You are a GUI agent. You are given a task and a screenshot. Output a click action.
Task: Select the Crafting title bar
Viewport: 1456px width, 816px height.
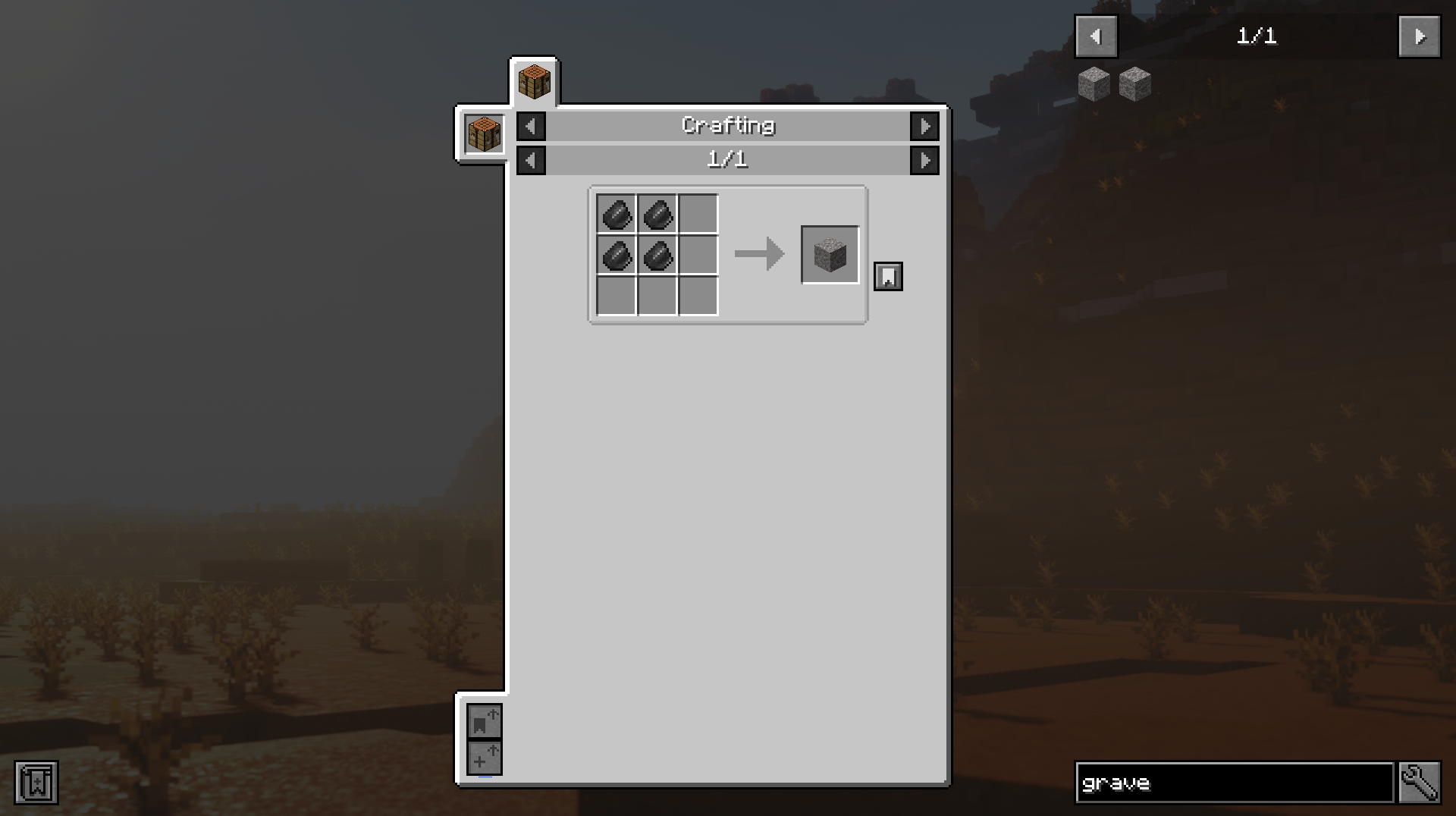727,126
